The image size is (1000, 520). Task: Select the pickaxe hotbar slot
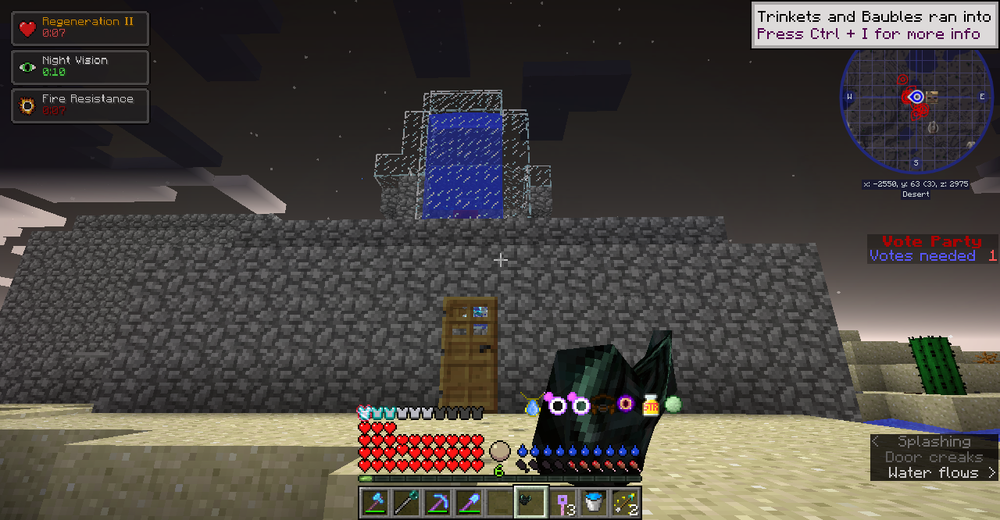[437, 502]
